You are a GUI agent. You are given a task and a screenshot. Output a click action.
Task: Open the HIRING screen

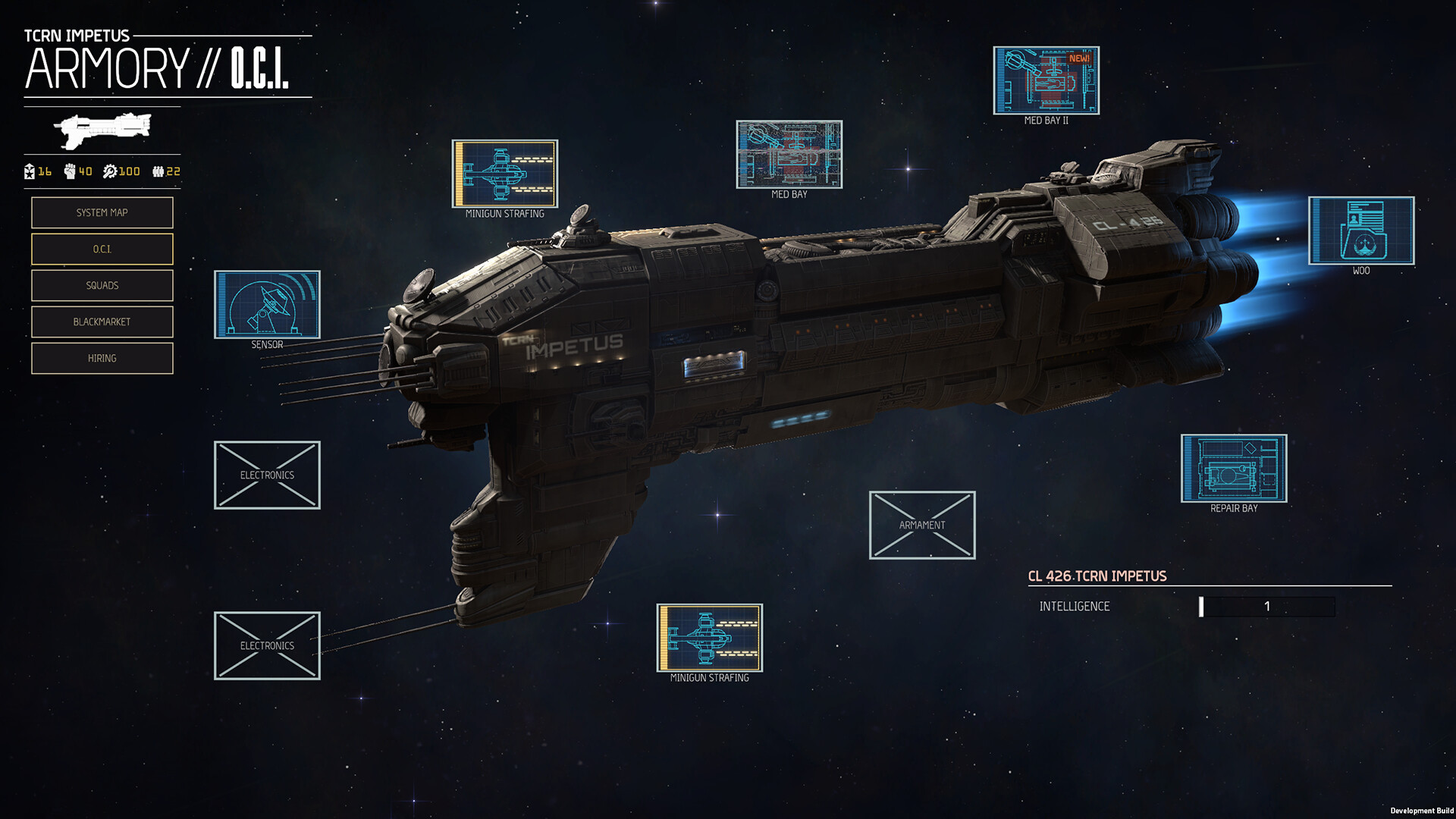(x=102, y=357)
